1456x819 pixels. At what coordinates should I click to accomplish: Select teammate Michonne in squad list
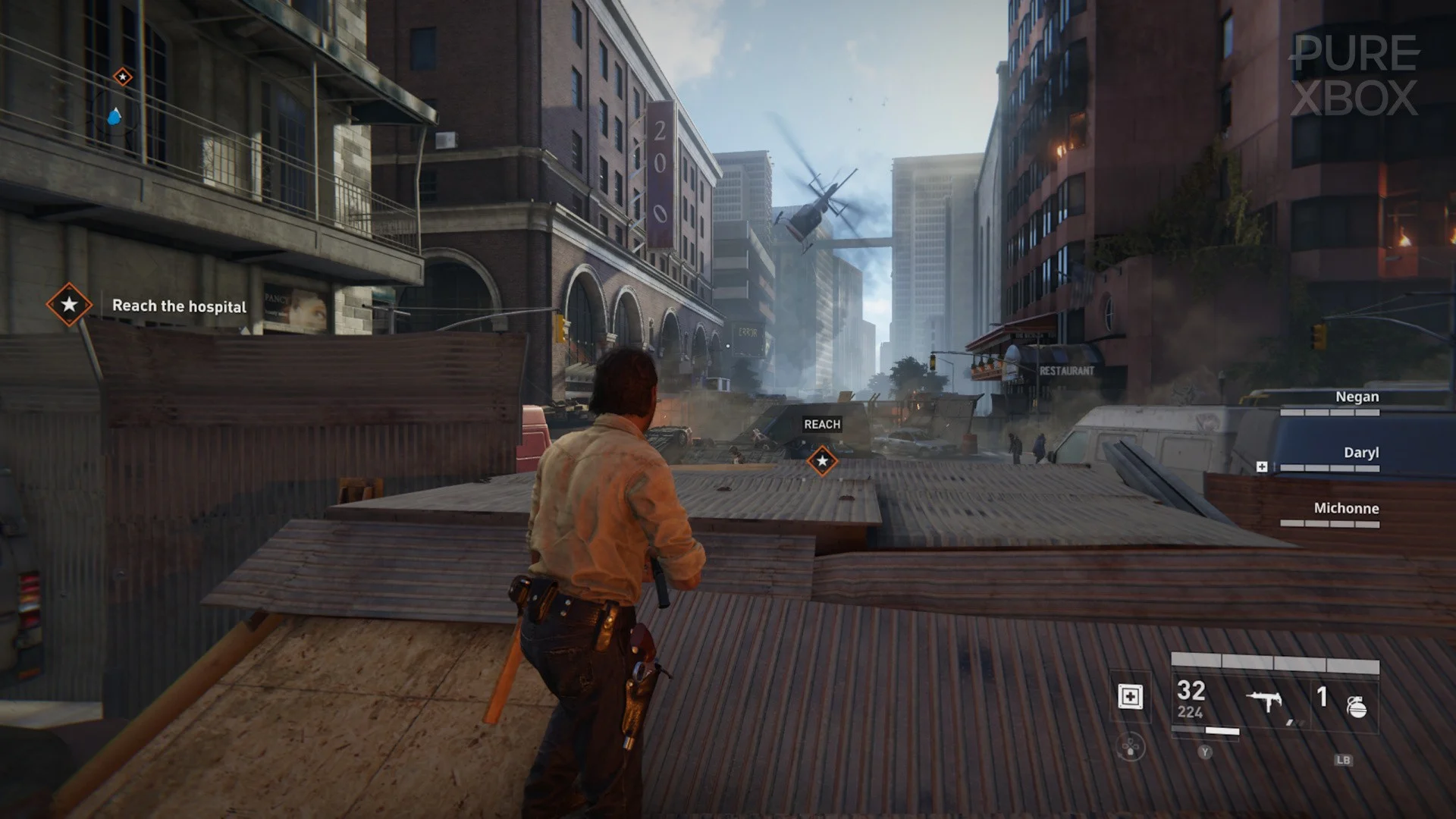1346,508
